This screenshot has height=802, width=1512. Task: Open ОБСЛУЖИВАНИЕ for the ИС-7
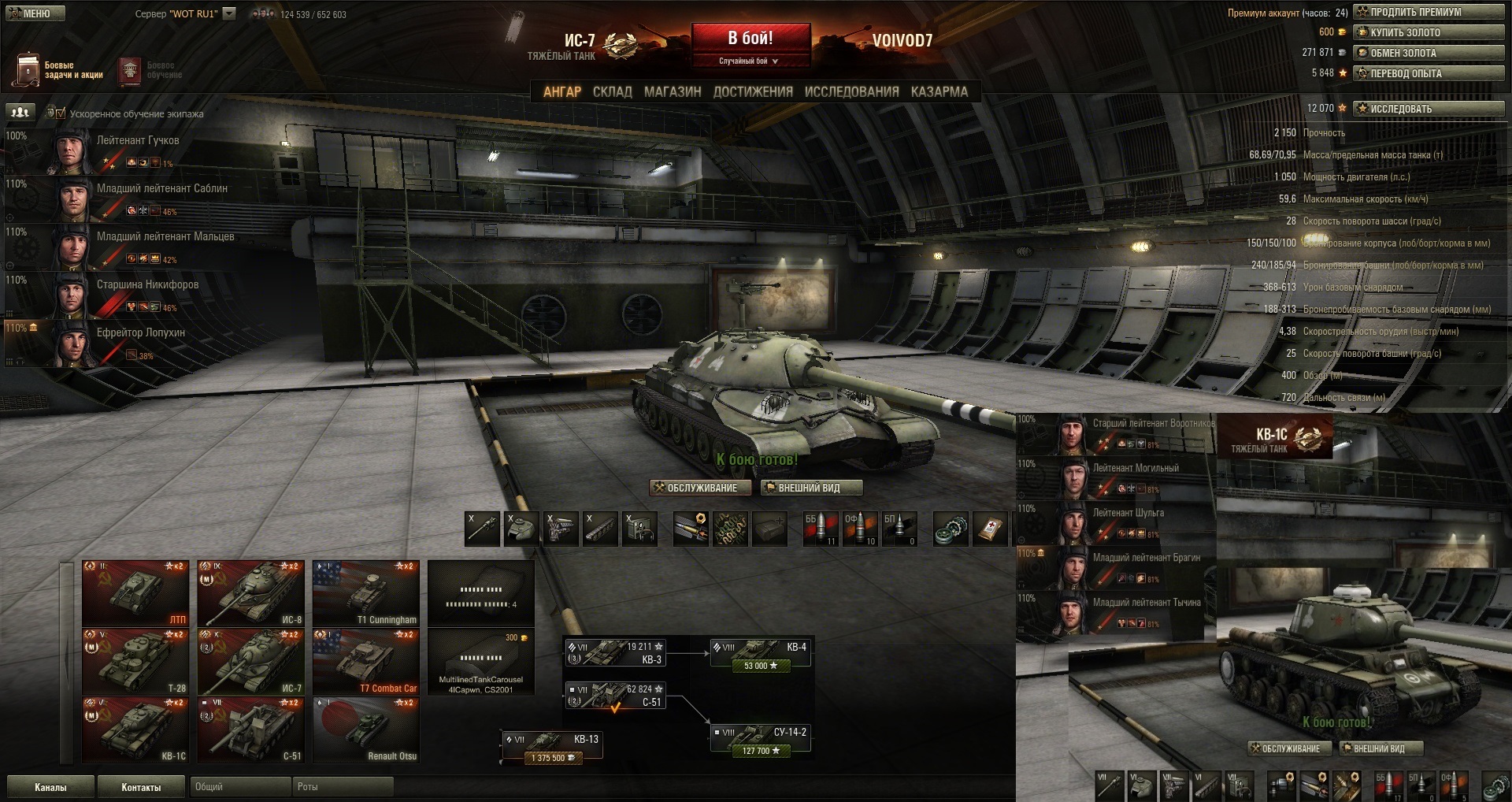pyautogui.click(x=700, y=488)
